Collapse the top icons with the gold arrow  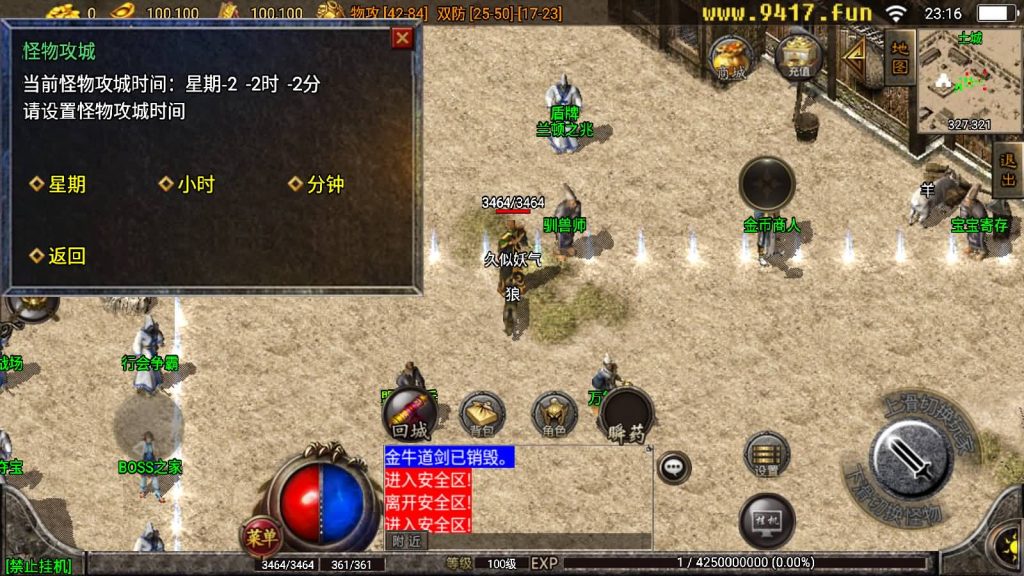pos(855,58)
